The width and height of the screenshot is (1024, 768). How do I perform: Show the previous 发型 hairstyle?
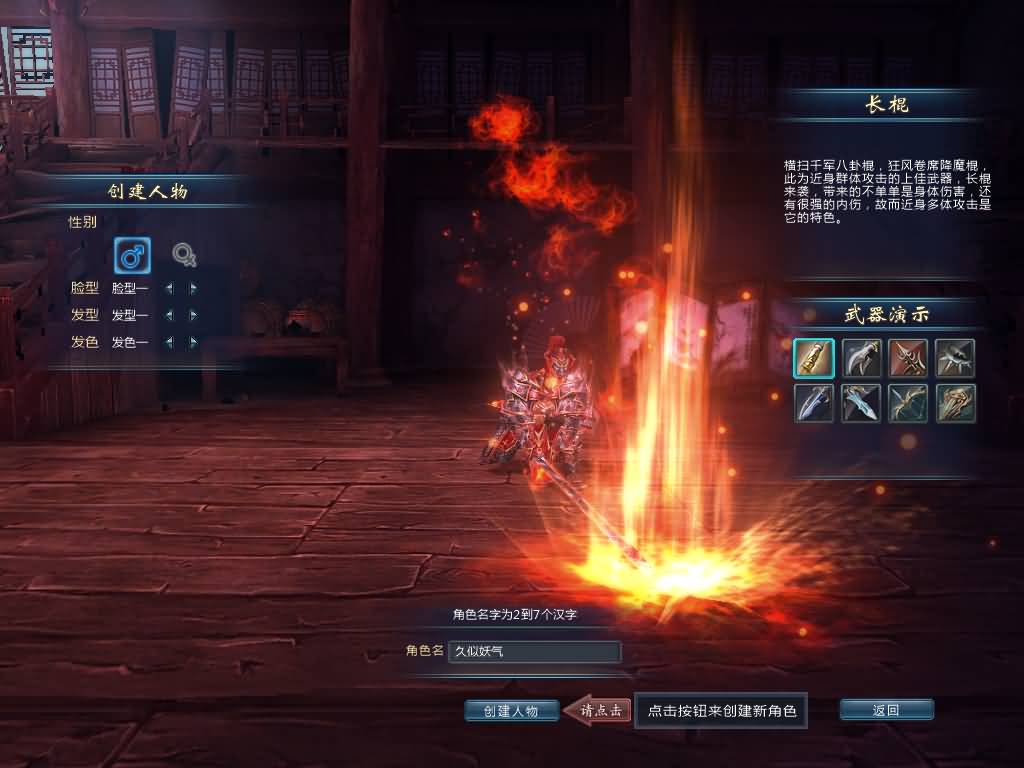(x=168, y=315)
